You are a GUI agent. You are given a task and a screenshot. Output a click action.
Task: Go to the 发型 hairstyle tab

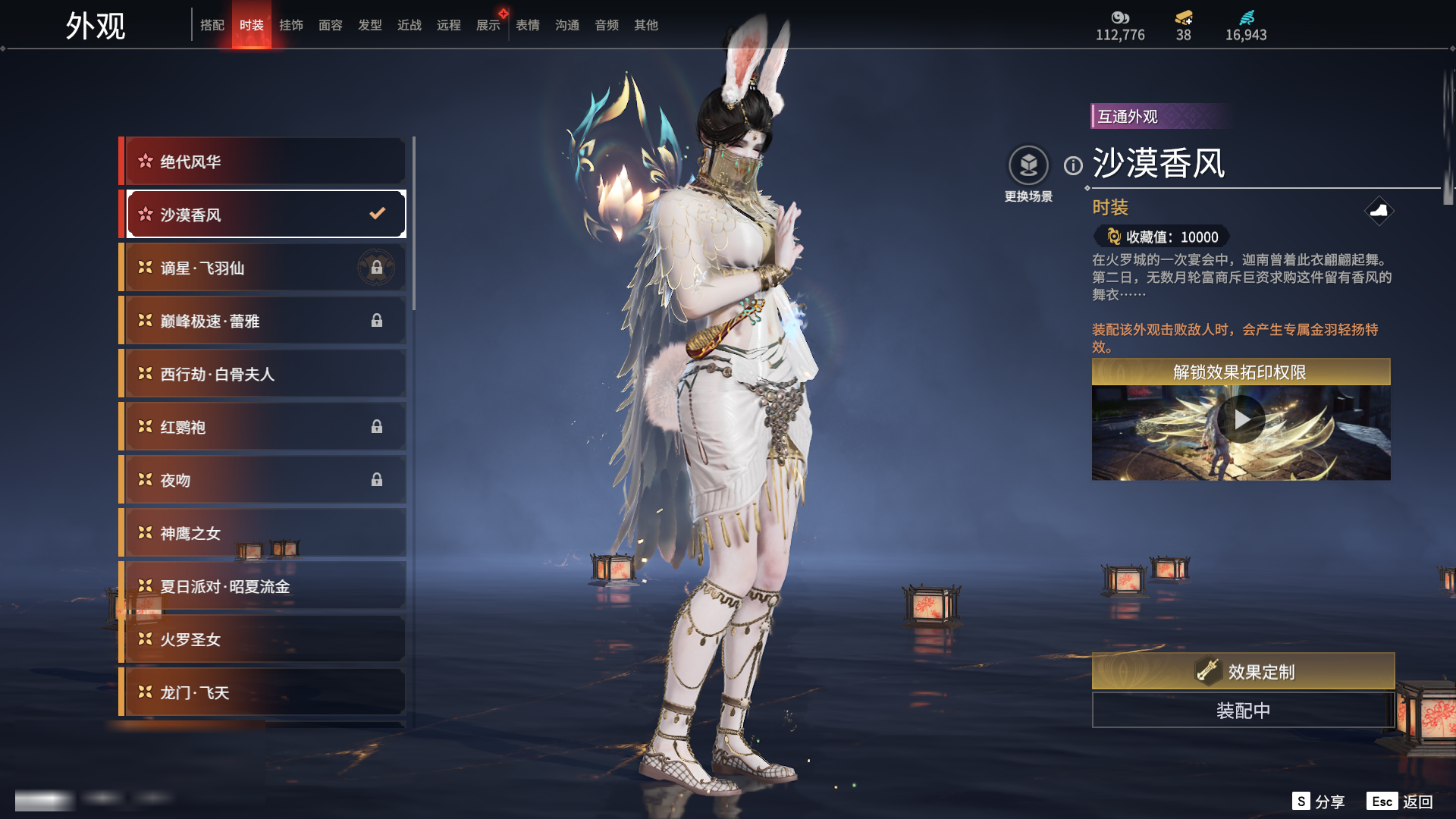(x=369, y=25)
